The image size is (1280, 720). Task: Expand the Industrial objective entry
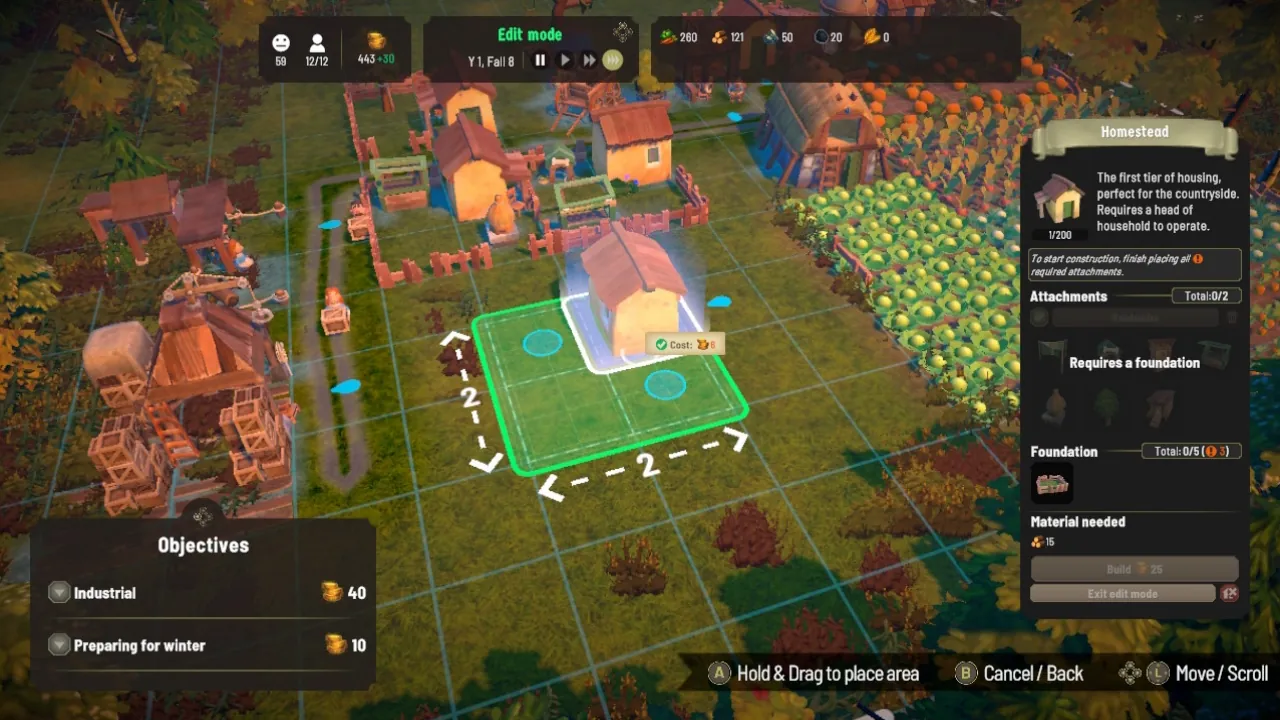58,592
